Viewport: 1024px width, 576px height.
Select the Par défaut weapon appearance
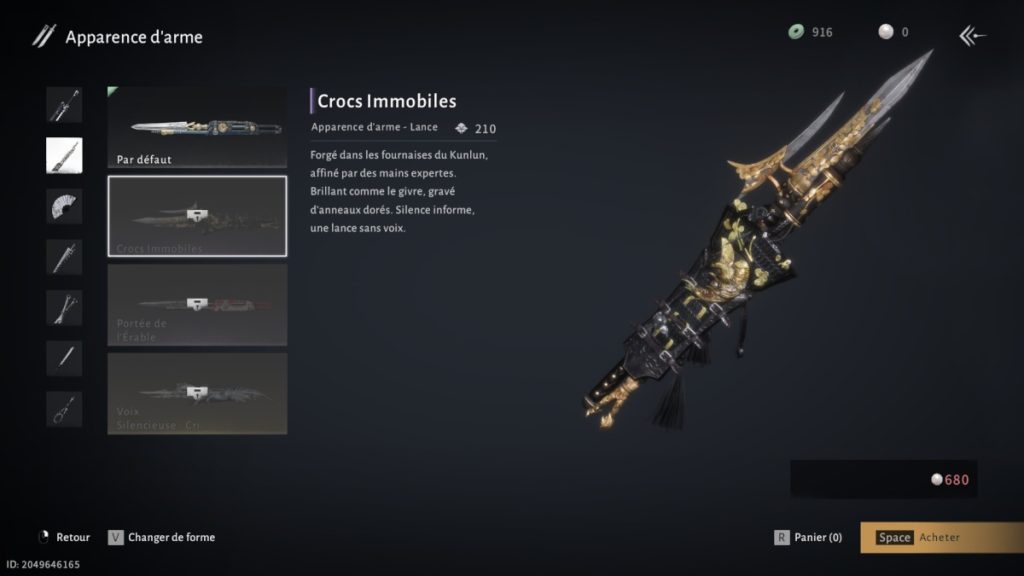pyautogui.click(x=197, y=127)
